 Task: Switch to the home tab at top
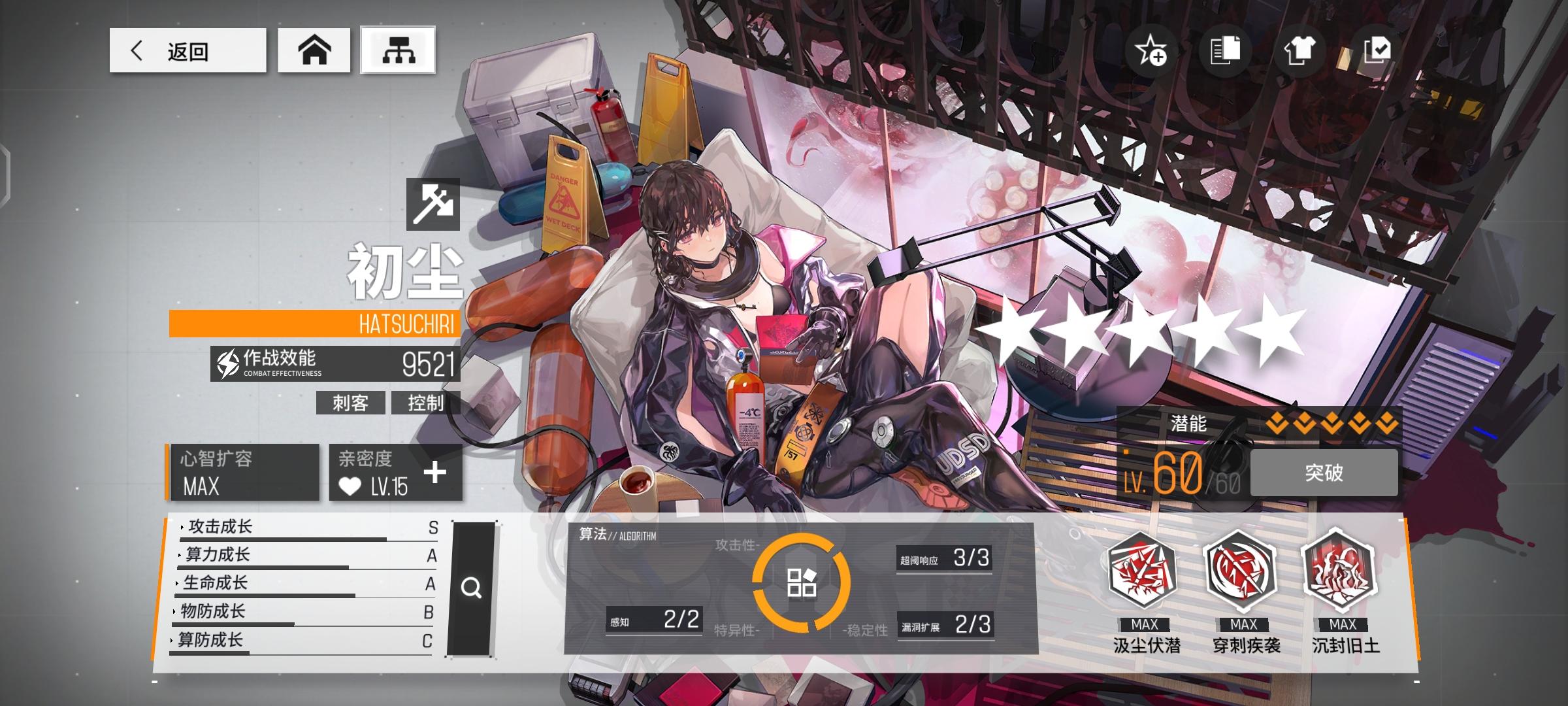pyautogui.click(x=314, y=51)
